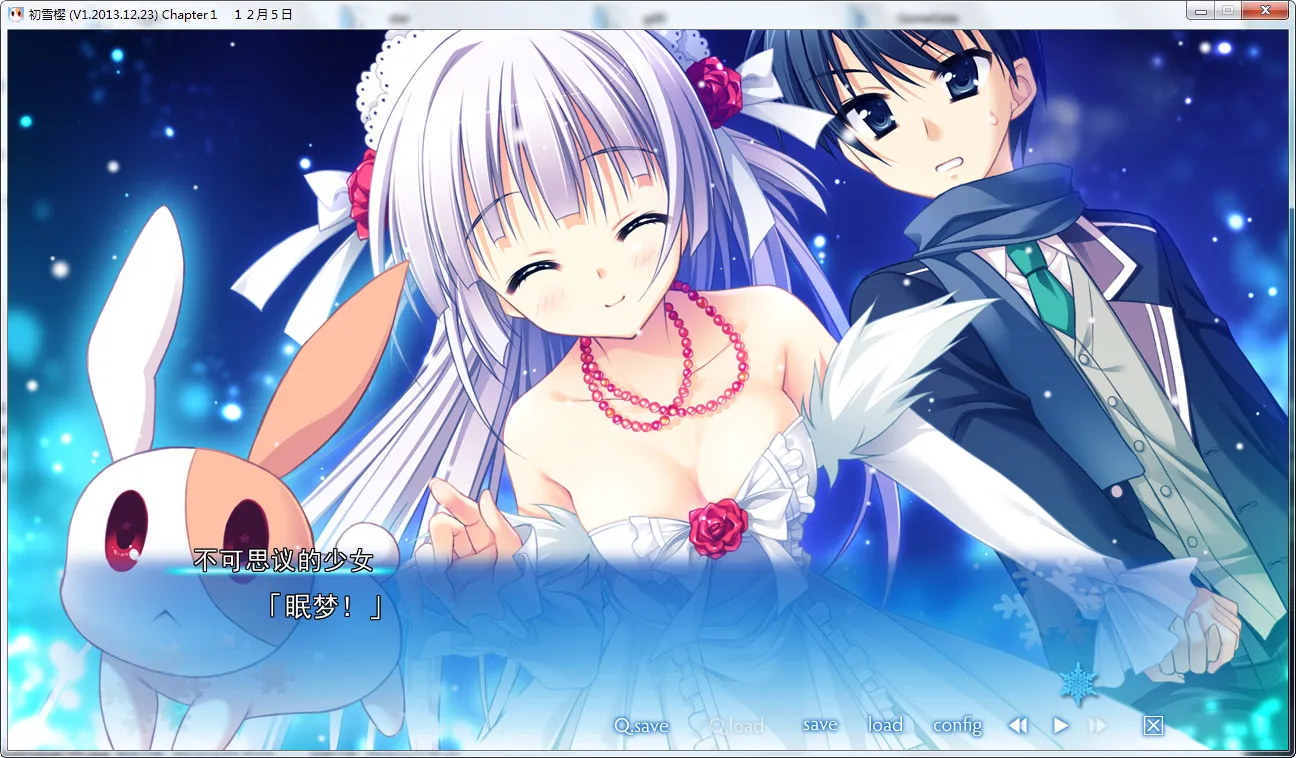Skip ahead with the fast-forward arrows

(x=1098, y=726)
